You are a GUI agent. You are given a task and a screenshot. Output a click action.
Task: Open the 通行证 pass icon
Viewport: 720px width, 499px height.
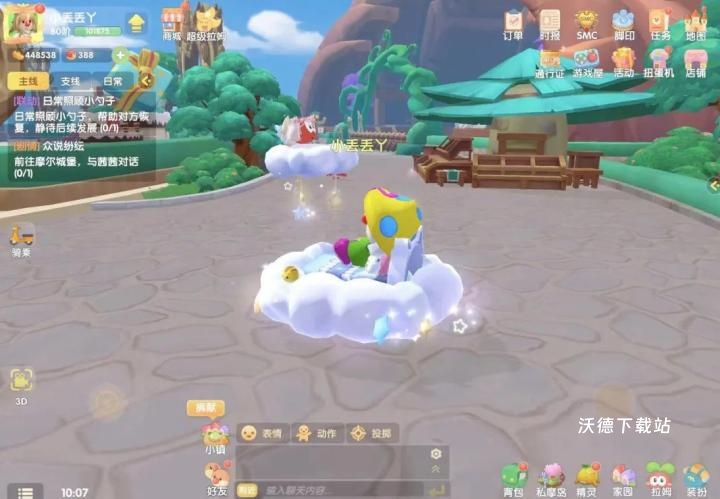click(x=550, y=62)
